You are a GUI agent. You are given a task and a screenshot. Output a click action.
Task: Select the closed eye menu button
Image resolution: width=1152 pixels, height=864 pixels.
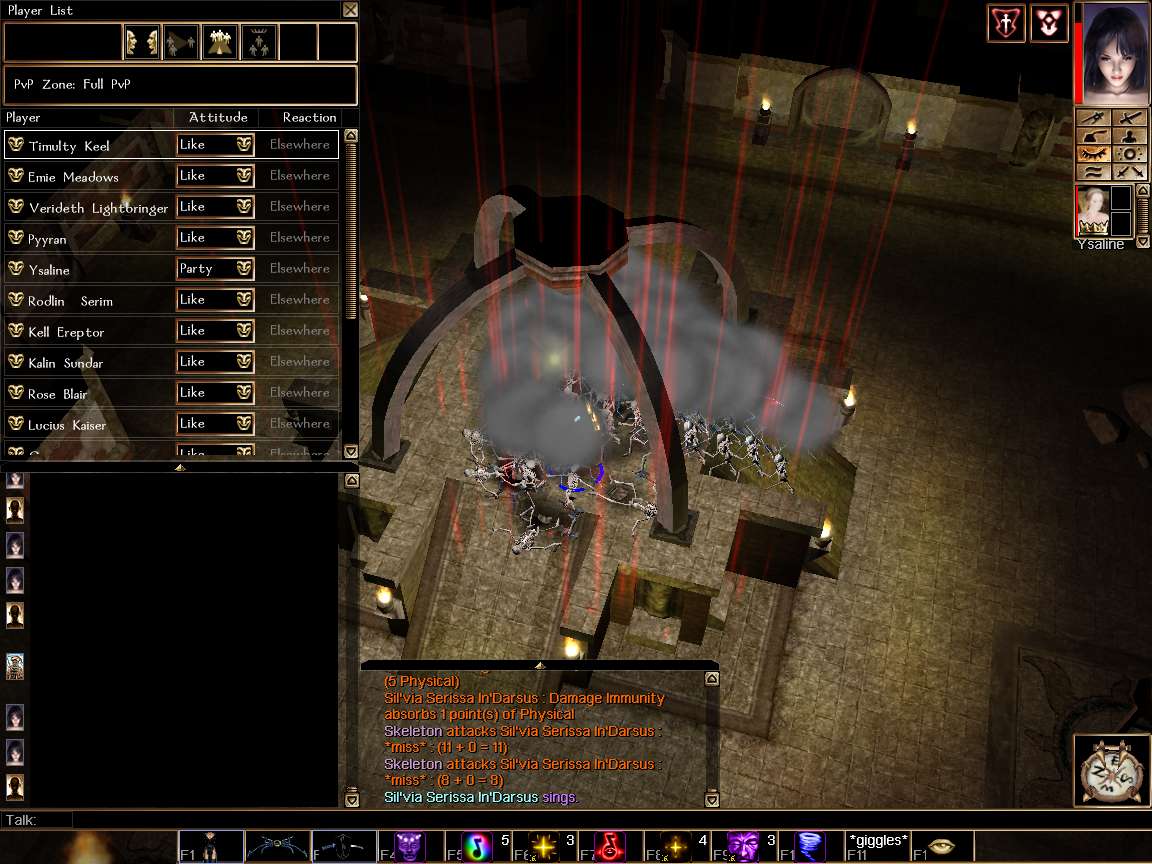coord(1093,154)
